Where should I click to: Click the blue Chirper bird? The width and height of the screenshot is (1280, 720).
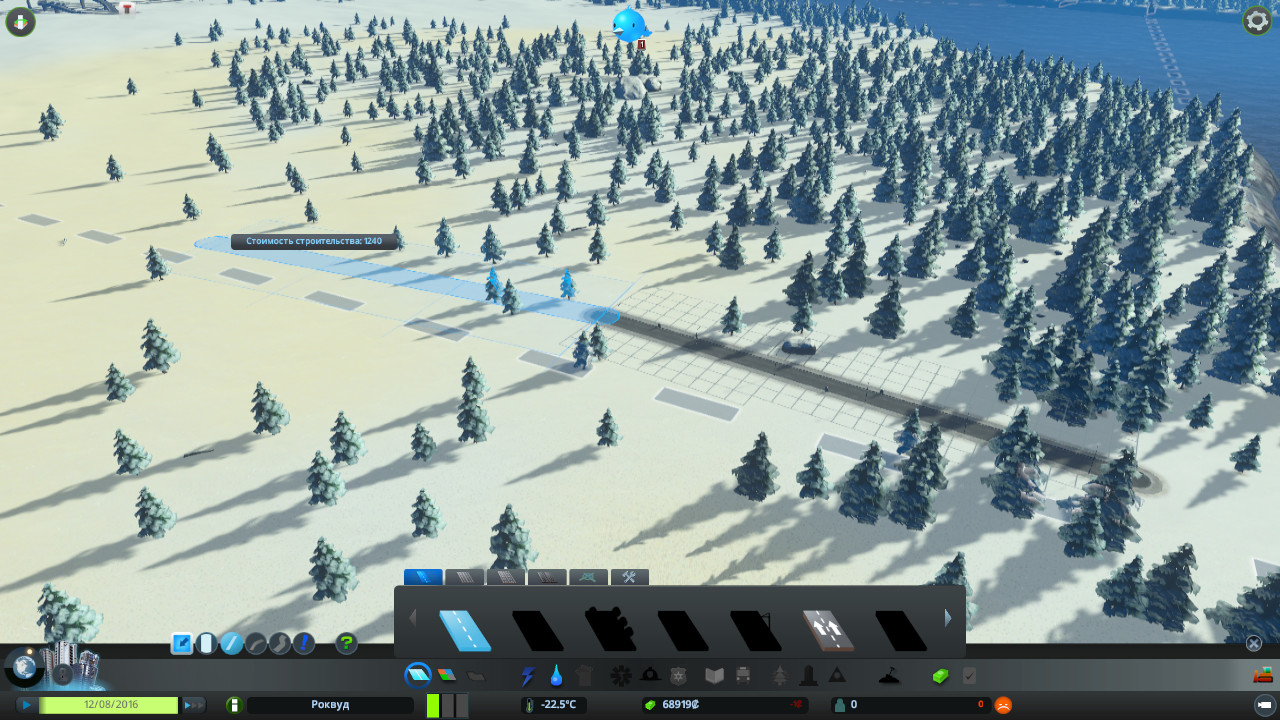pyautogui.click(x=631, y=25)
